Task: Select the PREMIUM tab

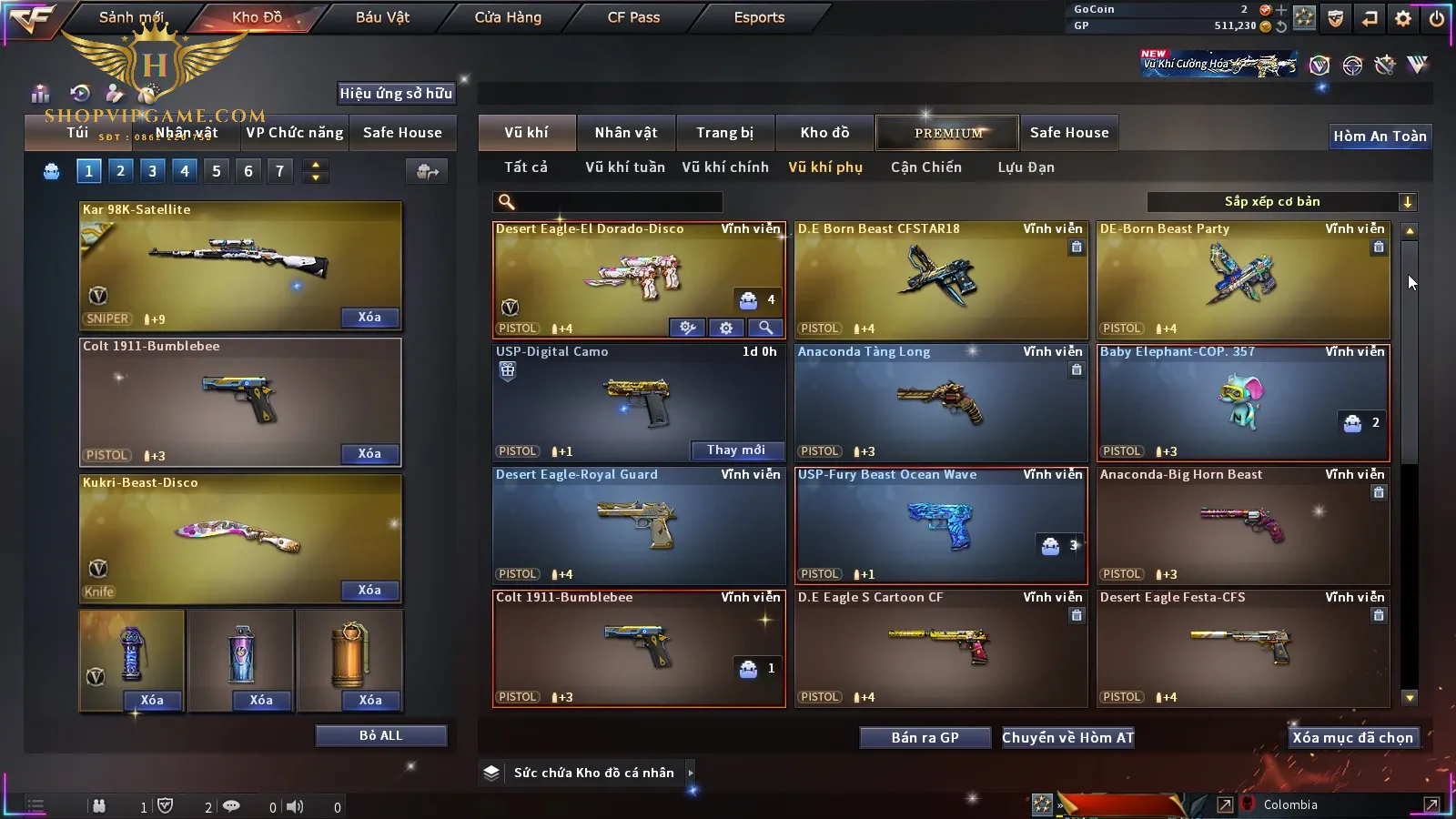Action: click(948, 133)
